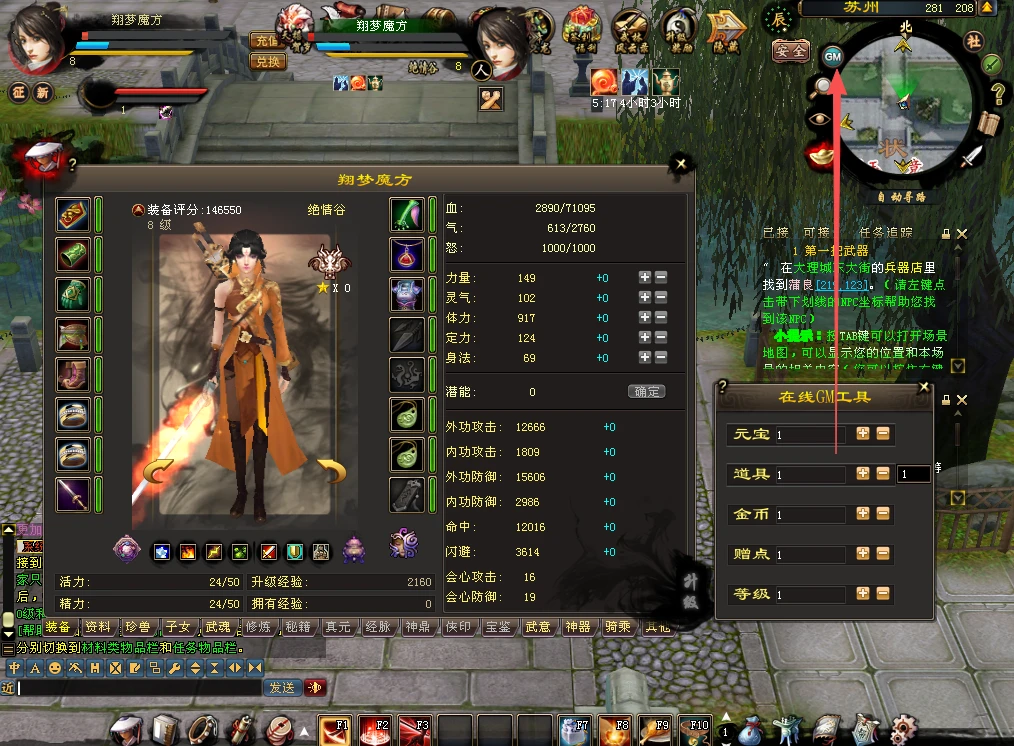Open the 武魂 tab
The height and width of the screenshot is (746, 1014).
(x=218, y=627)
